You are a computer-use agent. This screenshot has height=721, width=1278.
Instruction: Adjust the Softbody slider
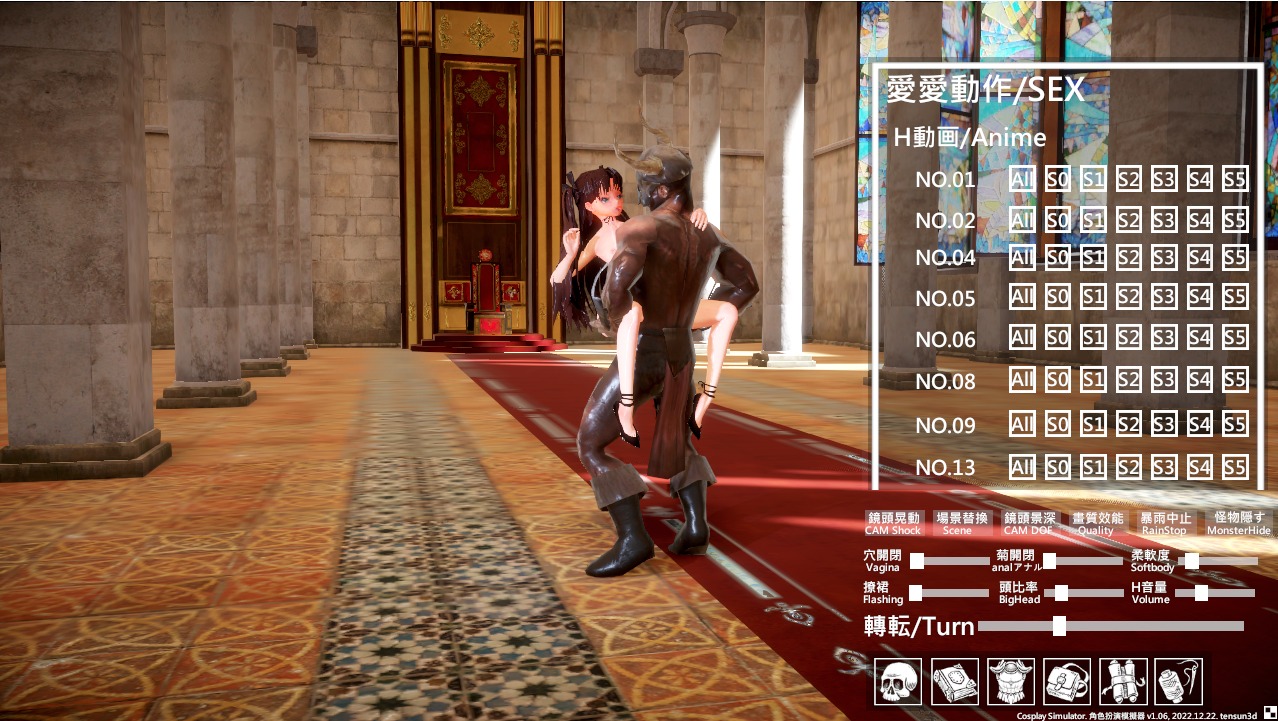(1191, 561)
